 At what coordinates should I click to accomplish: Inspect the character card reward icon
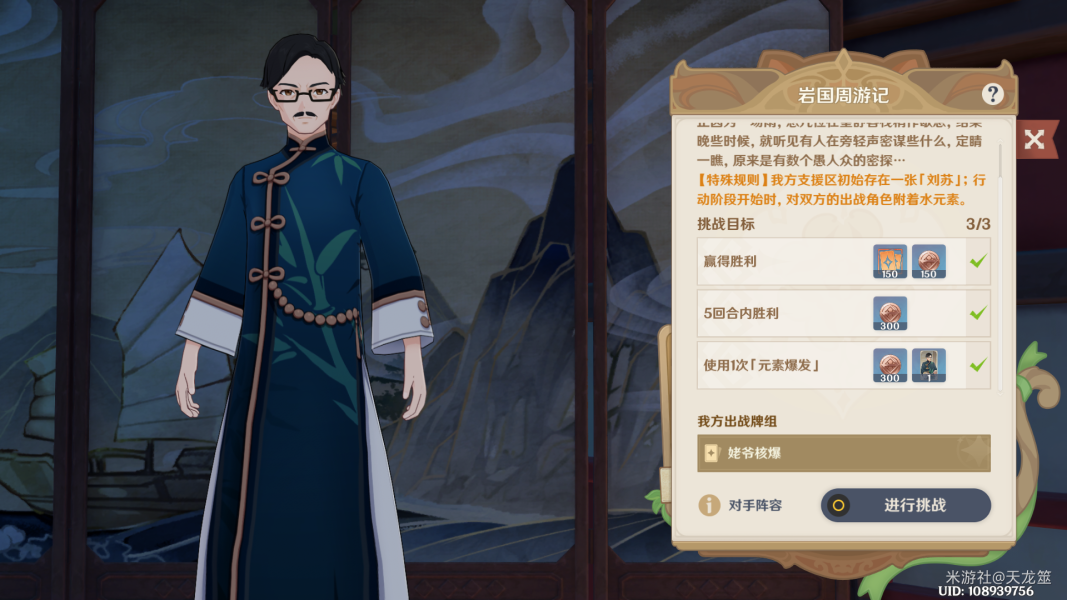928,365
